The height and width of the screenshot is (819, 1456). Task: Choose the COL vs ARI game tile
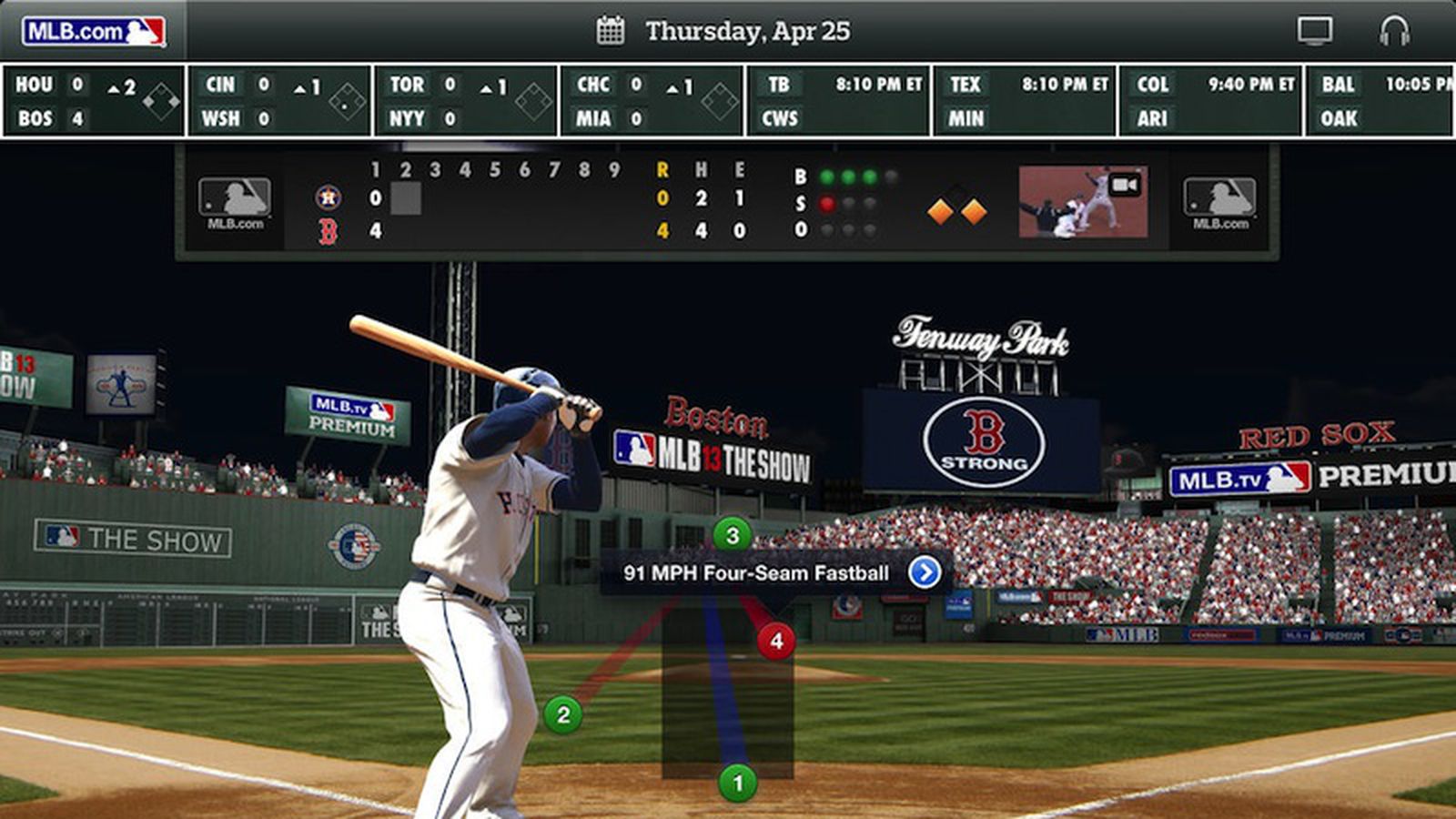[x=1210, y=101]
